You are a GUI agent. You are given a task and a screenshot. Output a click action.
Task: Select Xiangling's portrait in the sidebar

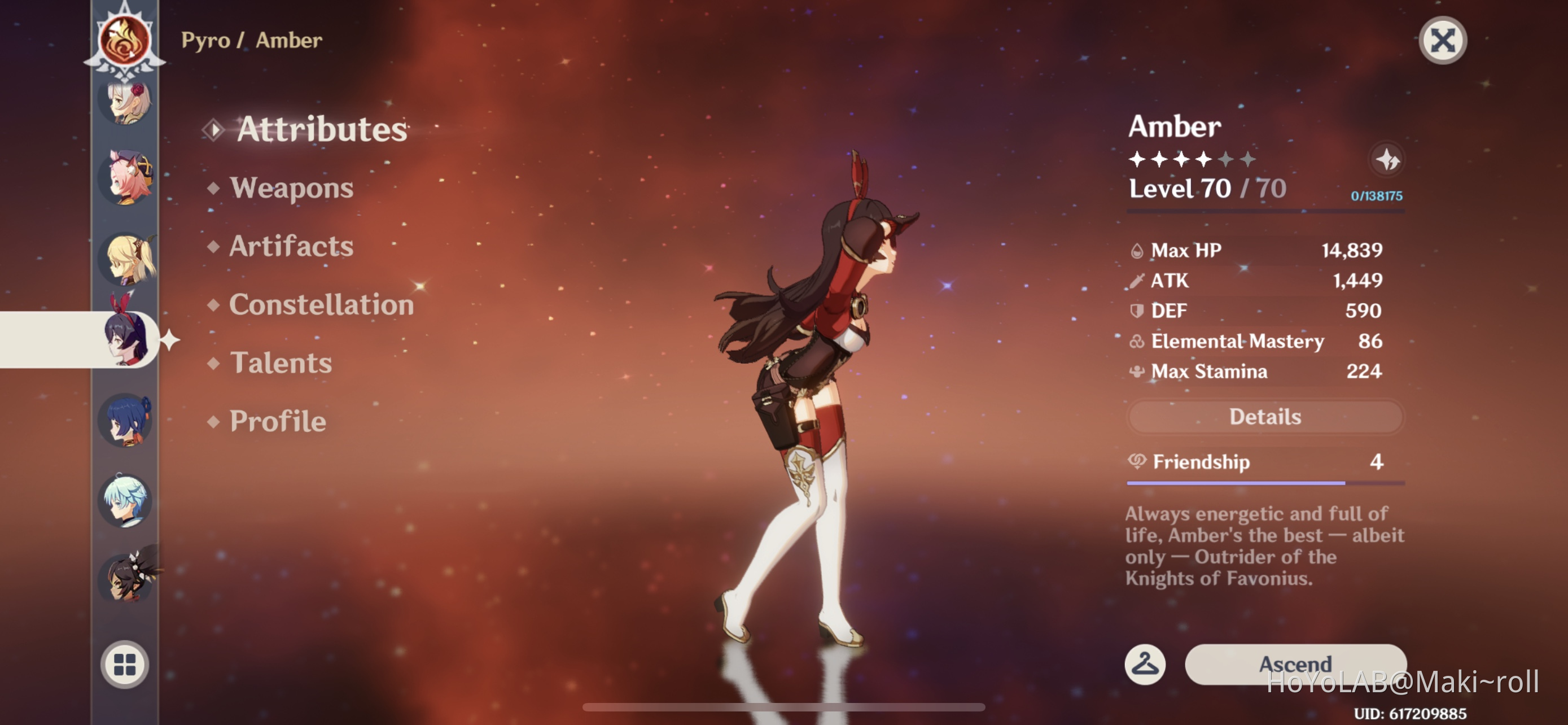coord(125,578)
